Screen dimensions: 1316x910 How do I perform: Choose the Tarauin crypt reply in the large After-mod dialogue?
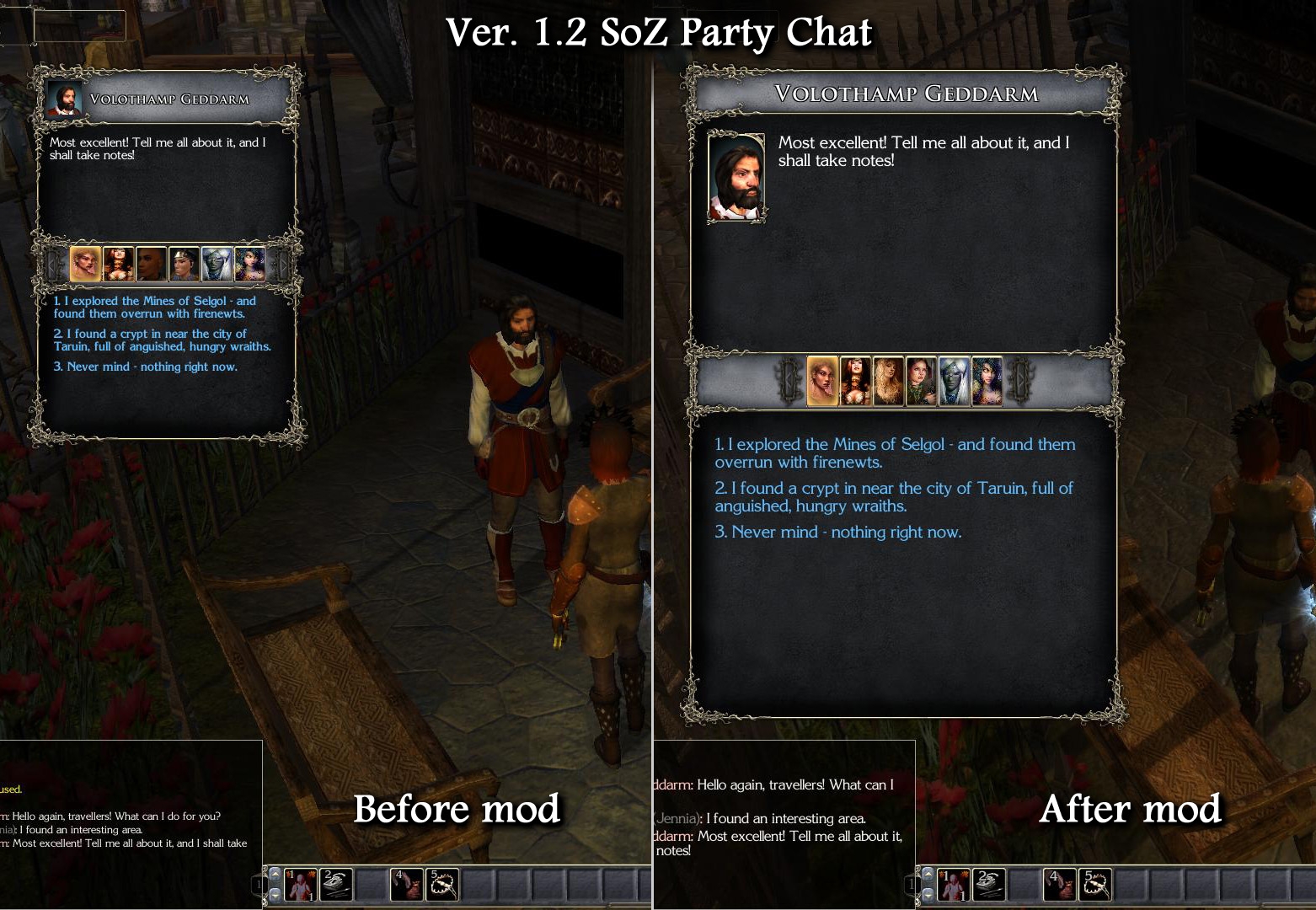(x=894, y=497)
